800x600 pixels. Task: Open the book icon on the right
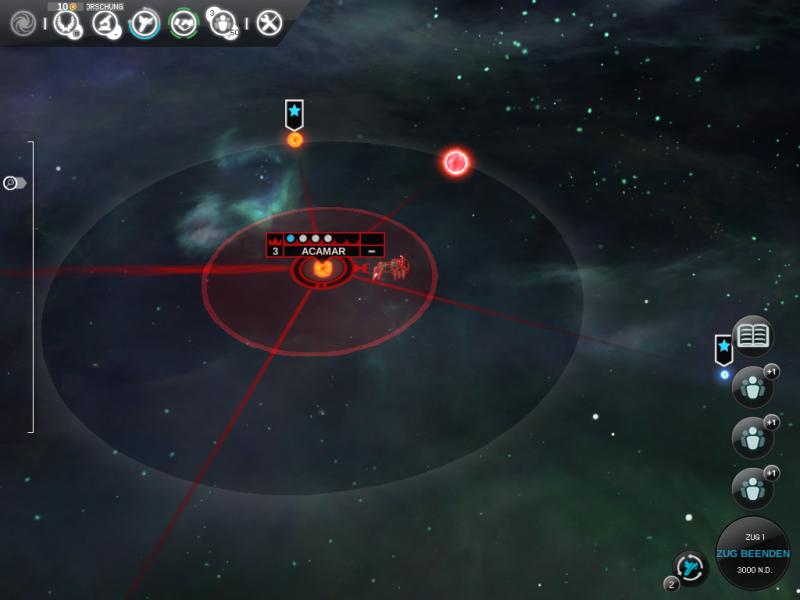pos(755,336)
